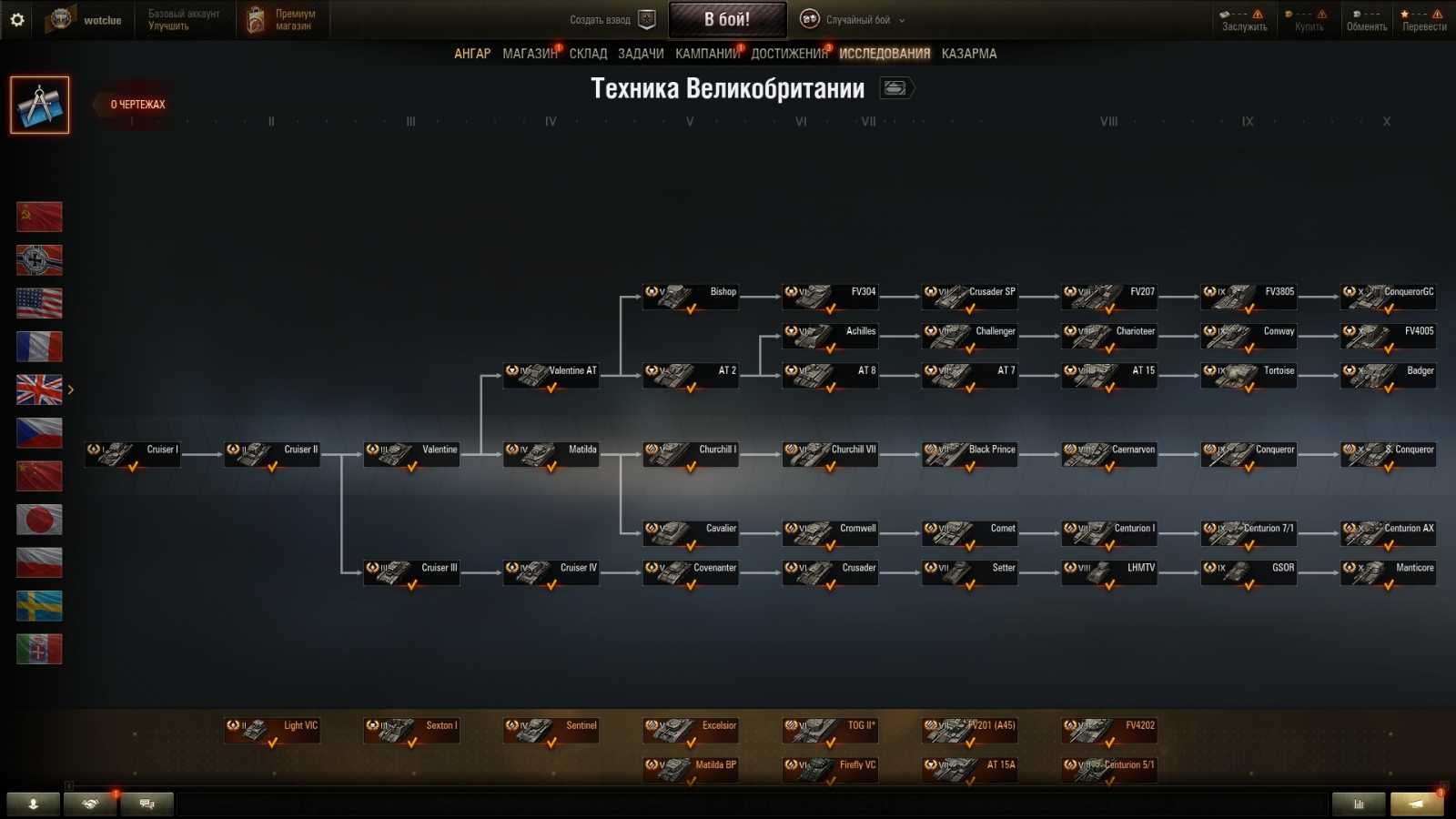Open the blueprints compass icon top-left
The width and height of the screenshot is (1456, 819).
[x=39, y=103]
